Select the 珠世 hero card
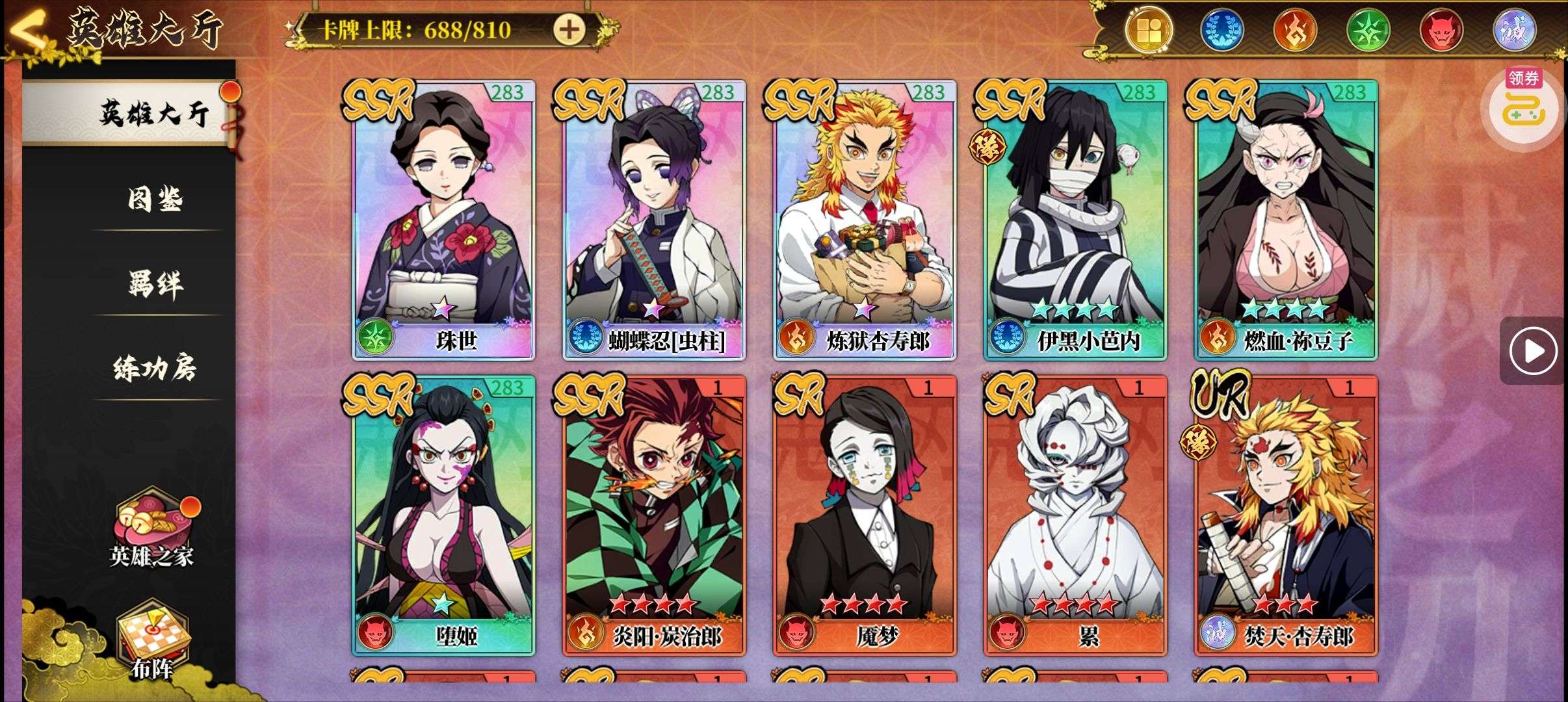The height and width of the screenshot is (702, 1568). [x=443, y=220]
